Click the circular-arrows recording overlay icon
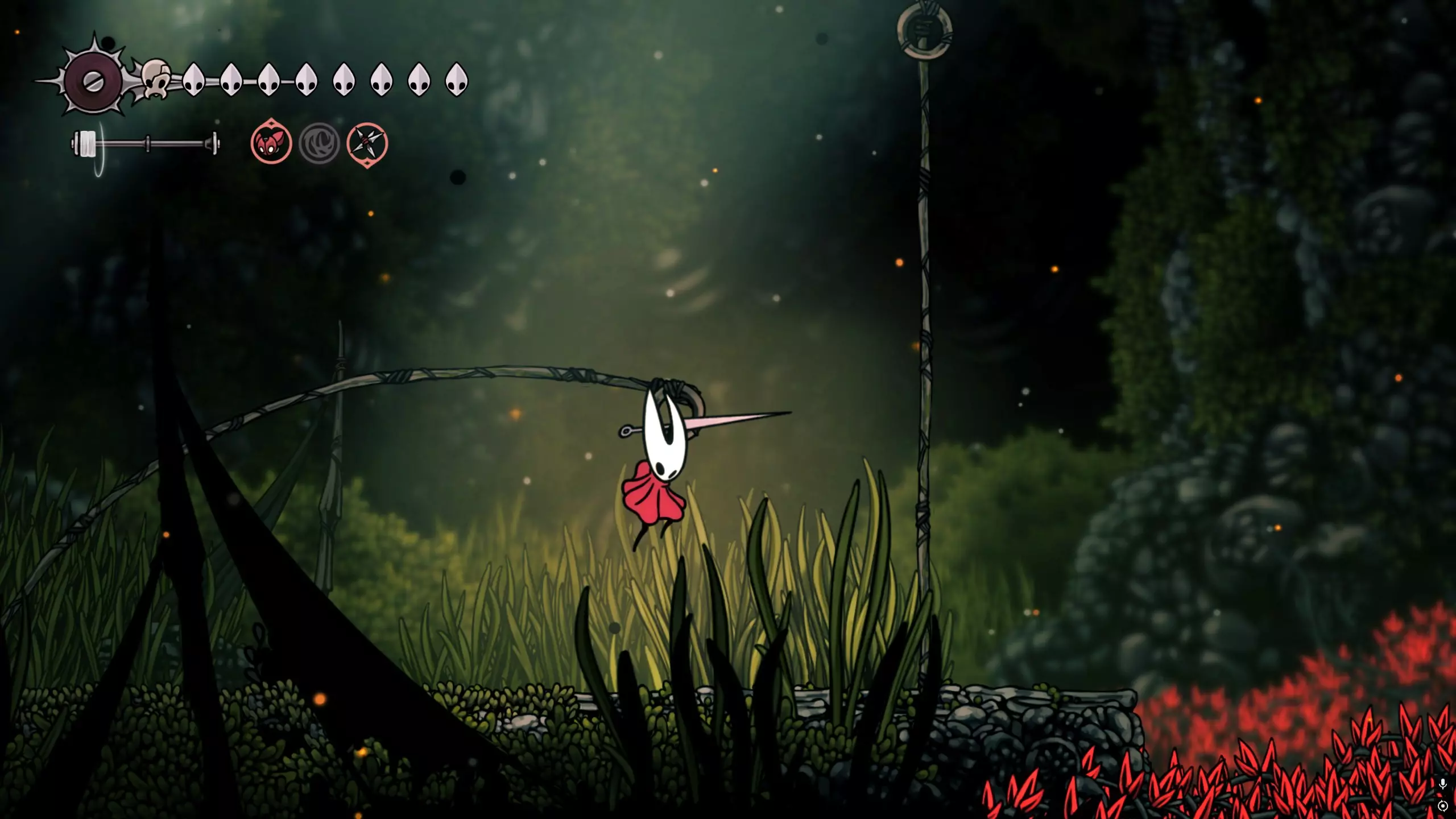The width and height of the screenshot is (1456, 819). click(1442, 806)
